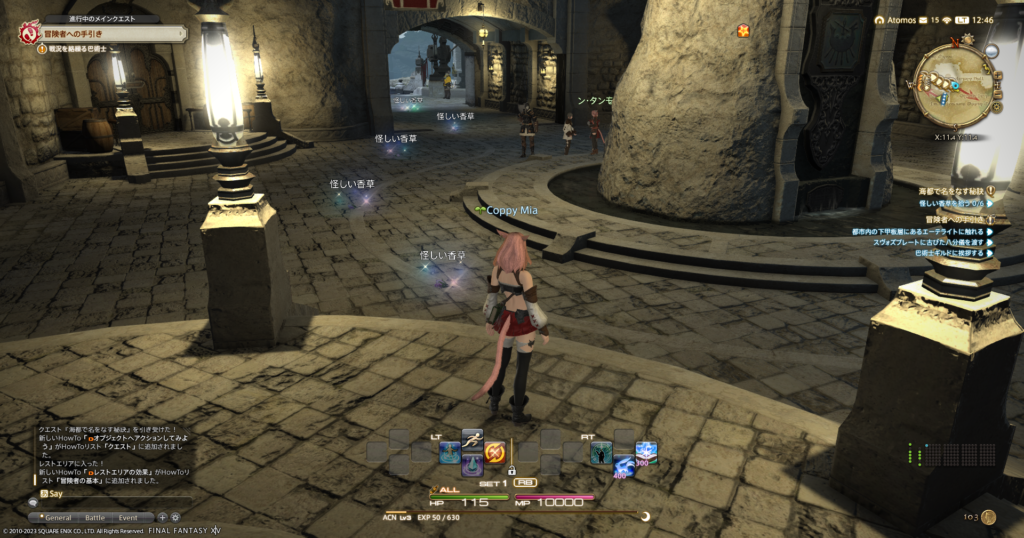Cast the blue sparkle spell costing 300
The height and width of the screenshot is (538, 1024).
tap(646, 453)
